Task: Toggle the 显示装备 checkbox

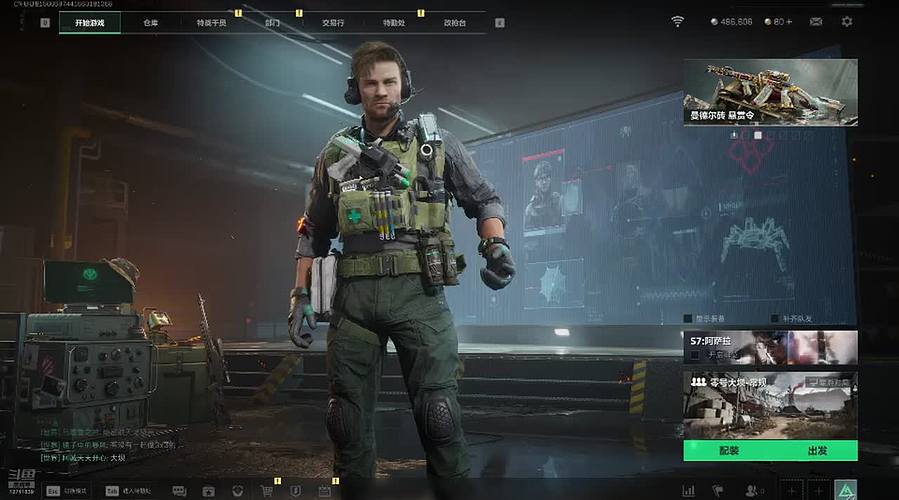Action: click(x=688, y=319)
